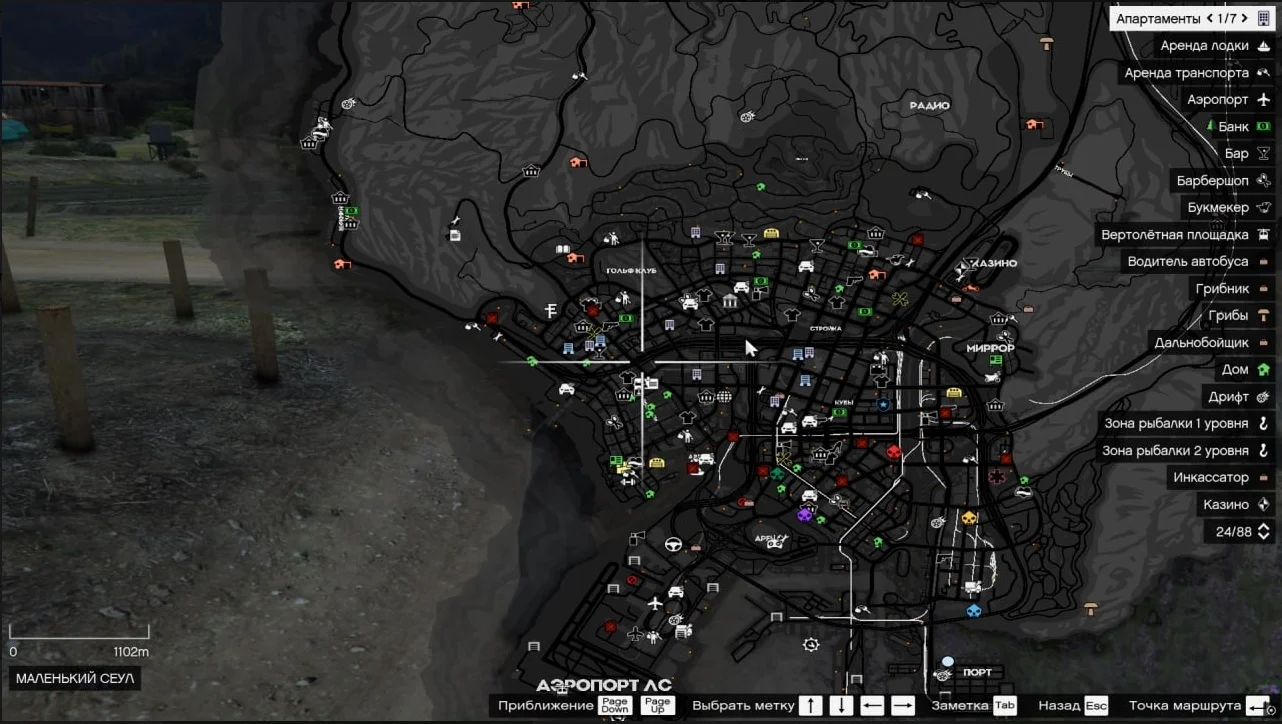Pick Аэропорт from the legend list
The width and height of the screenshot is (1282, 724).
click(1217, 100)
